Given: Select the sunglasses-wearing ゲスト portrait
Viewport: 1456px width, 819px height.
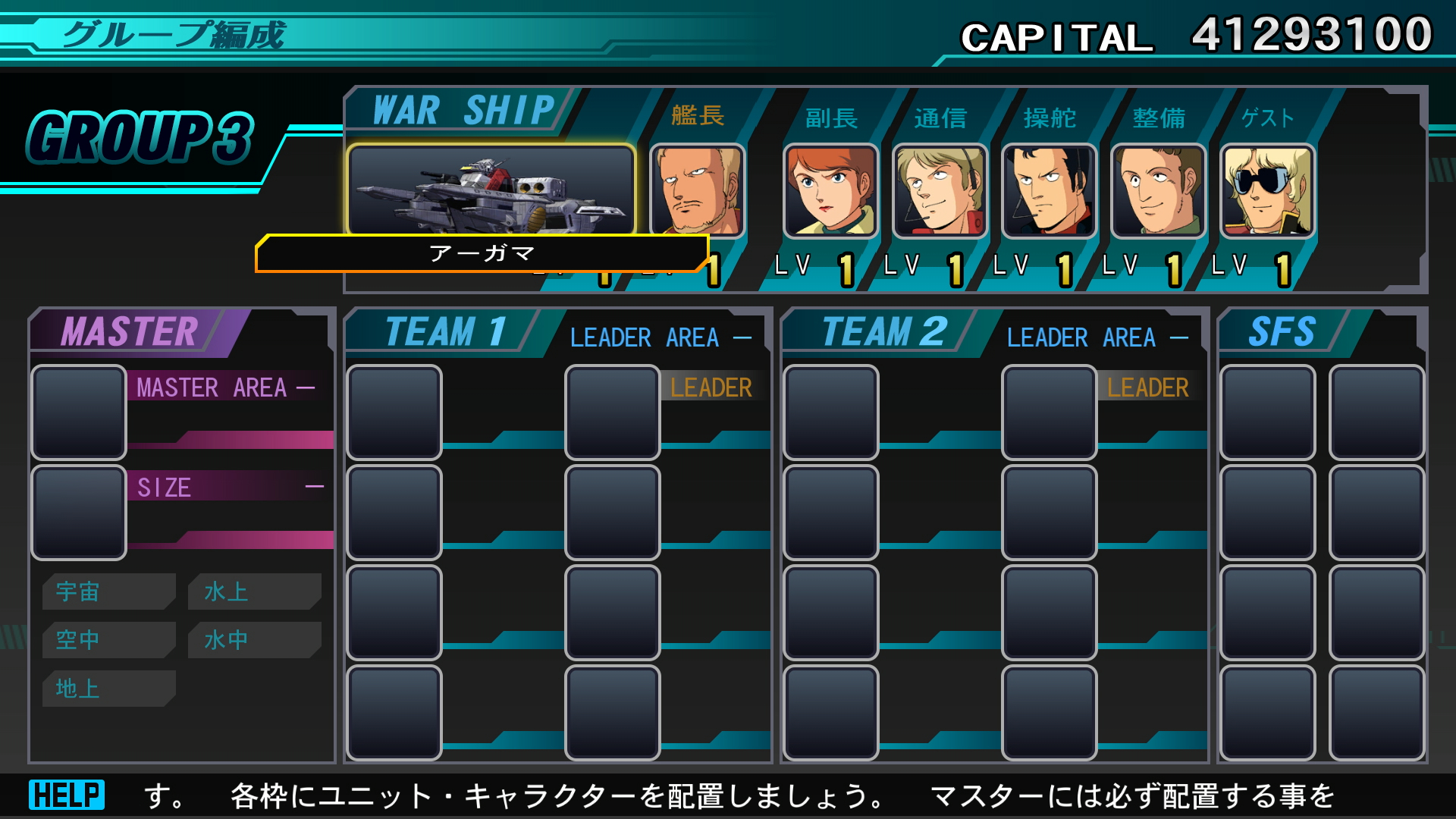Looking at the screenshot, I should pos(1268,191).
